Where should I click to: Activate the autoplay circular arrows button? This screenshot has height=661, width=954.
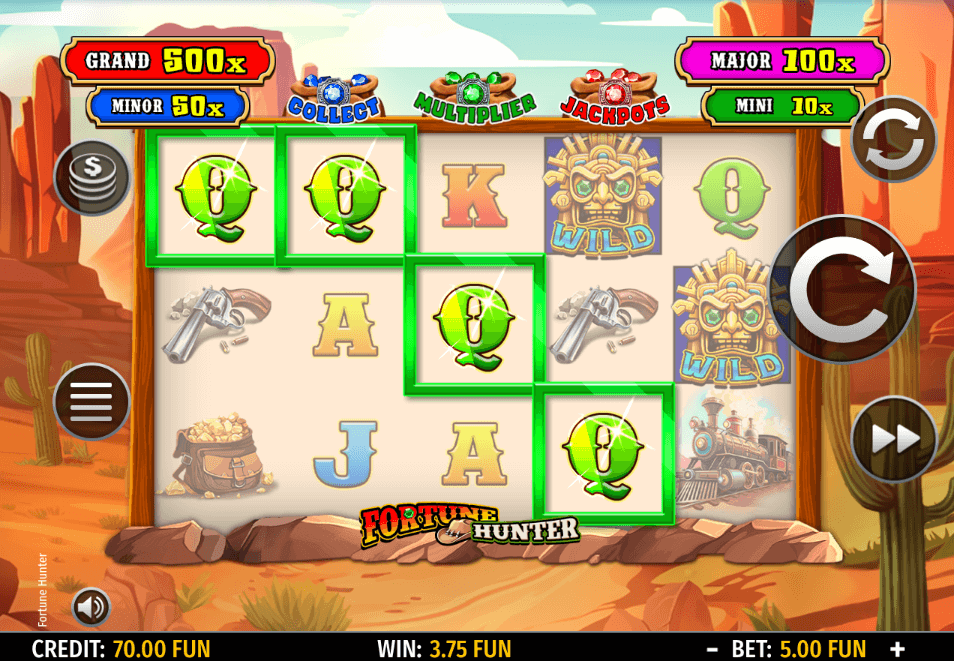pyautogui.click(x=892, y=139)
